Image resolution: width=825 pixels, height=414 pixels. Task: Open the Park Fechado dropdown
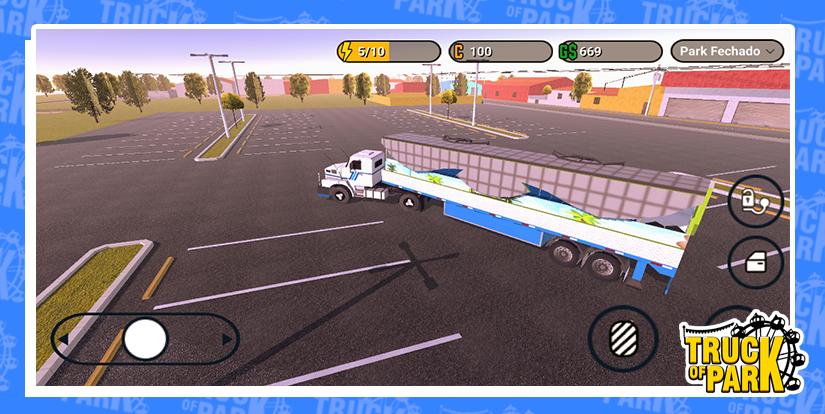[727, 51]
